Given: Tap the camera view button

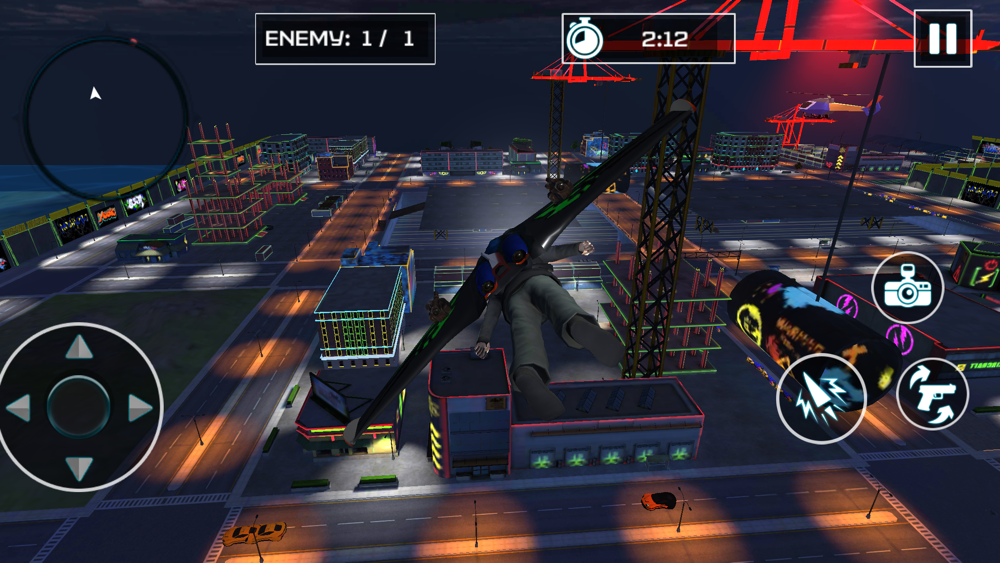Looking at the screenshot, I should point(907,288).
